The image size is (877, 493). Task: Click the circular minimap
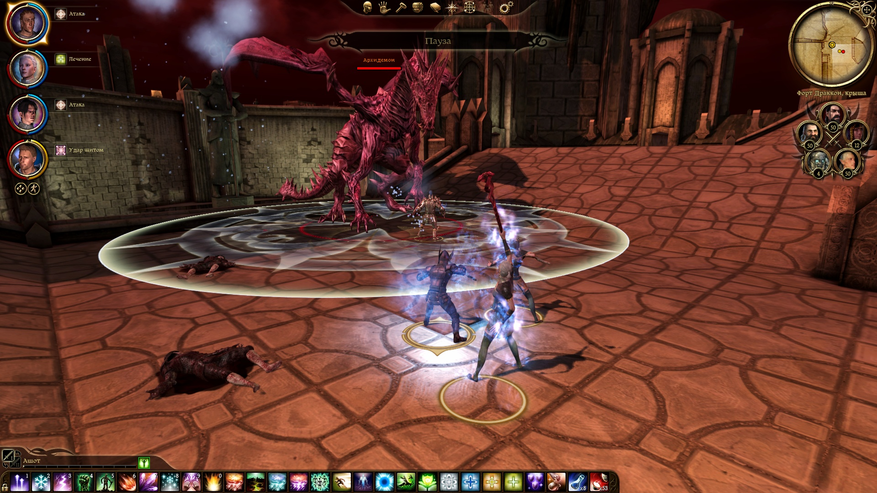tap(831, 43)
